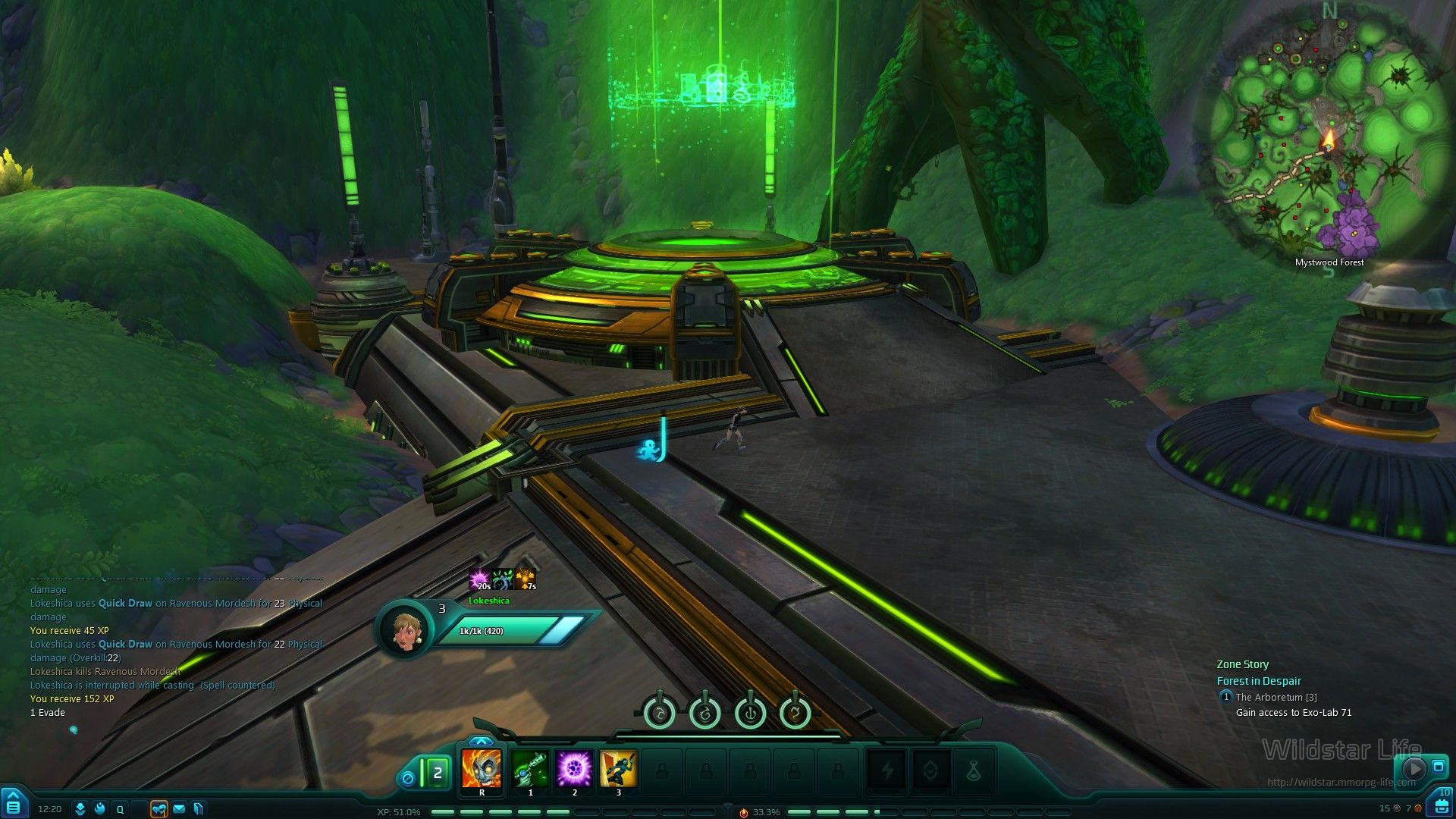Trigger the leaping gunner ability in slot 3

click(x=618, y=770)
